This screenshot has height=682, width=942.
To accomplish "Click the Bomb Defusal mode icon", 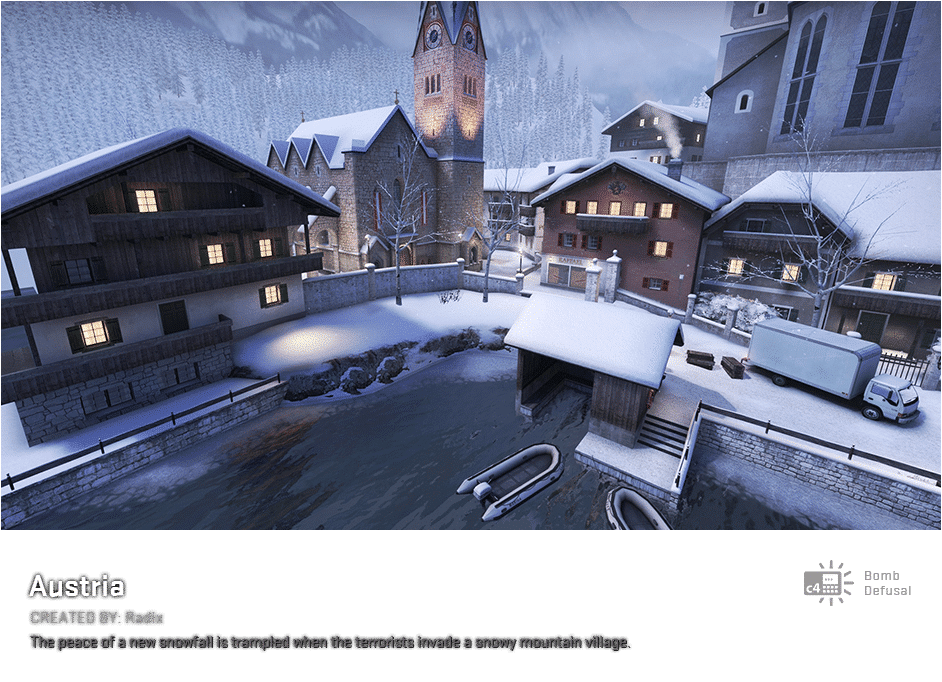I will click(x=828, y=582).
